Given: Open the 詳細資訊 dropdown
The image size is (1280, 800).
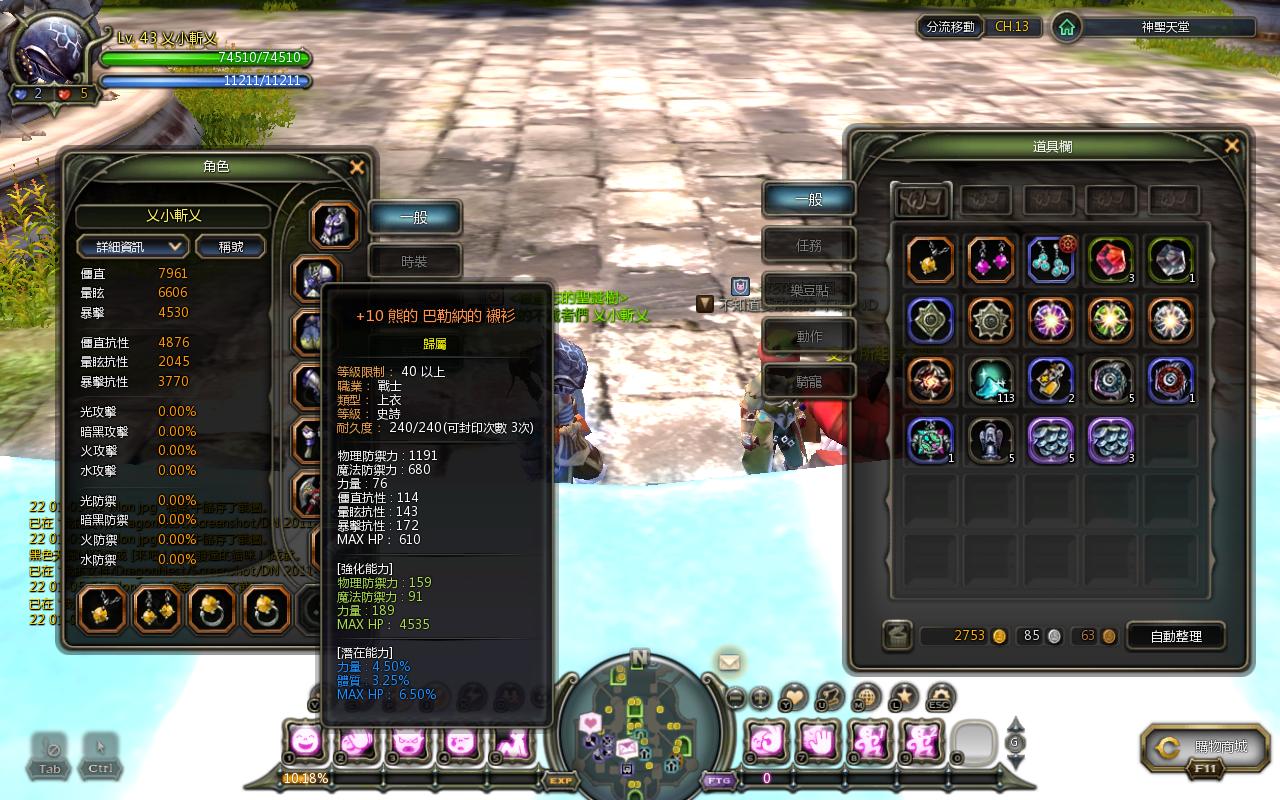Looking at the screenshot, I should click(133, 246).
